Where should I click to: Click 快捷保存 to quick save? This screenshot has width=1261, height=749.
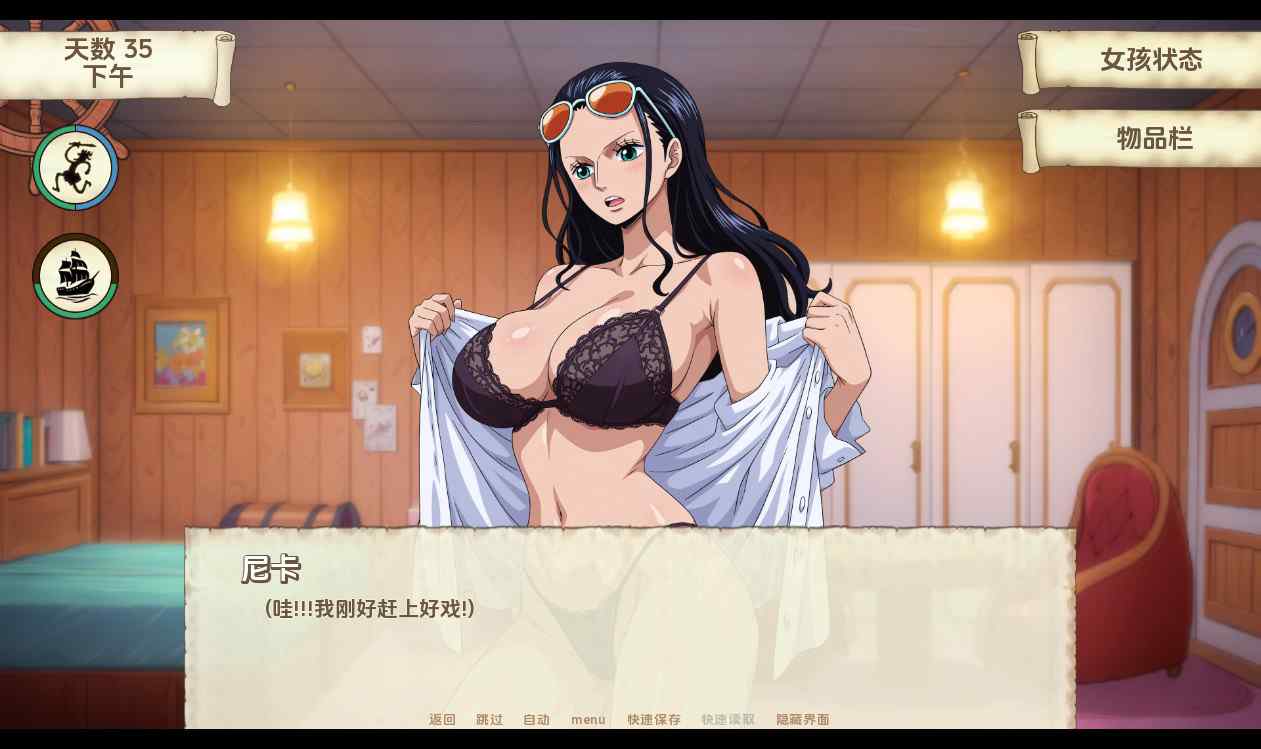point(654,719)
